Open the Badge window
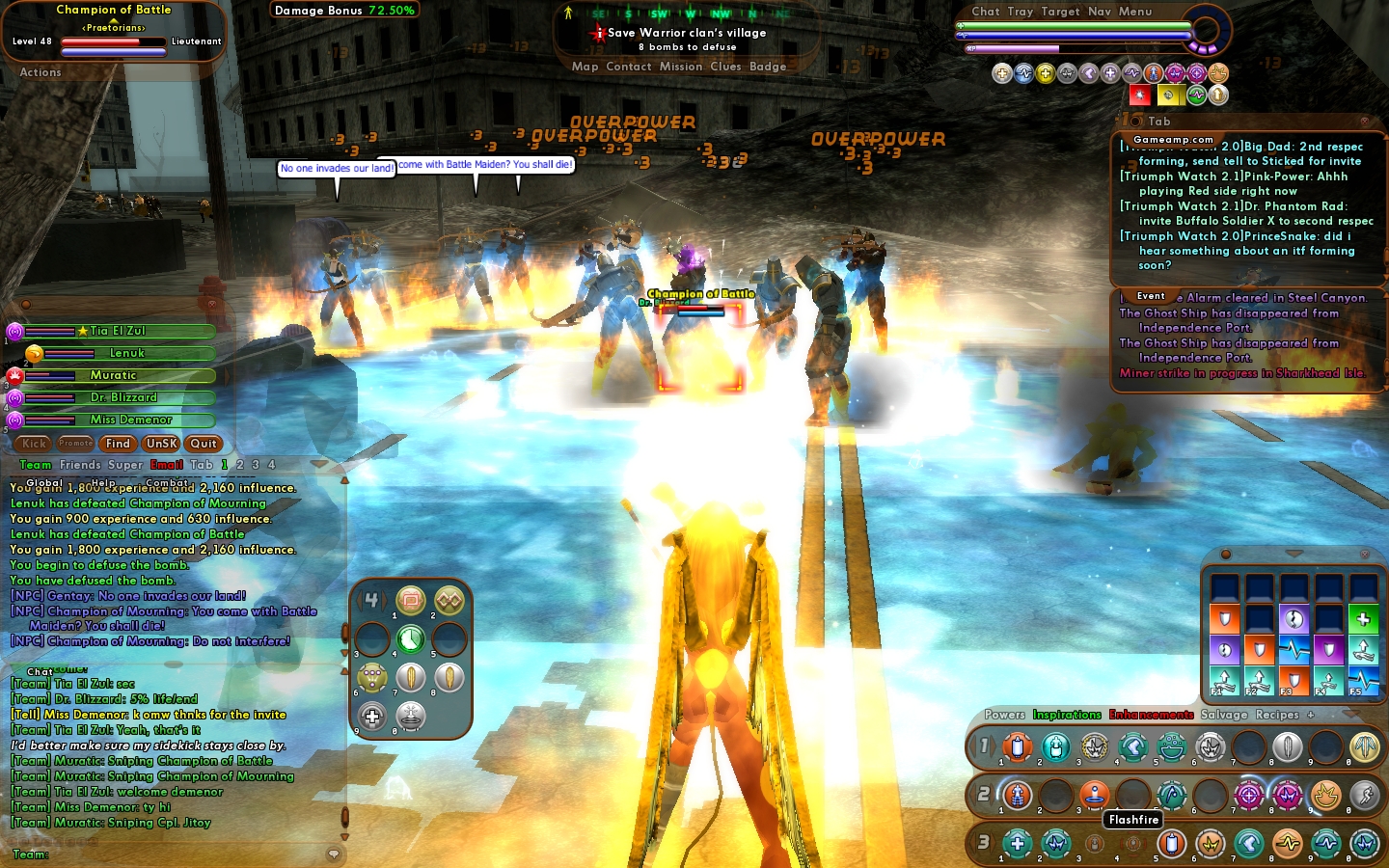1389x868 pixels. pyautogui.click(x=768, y=67)
